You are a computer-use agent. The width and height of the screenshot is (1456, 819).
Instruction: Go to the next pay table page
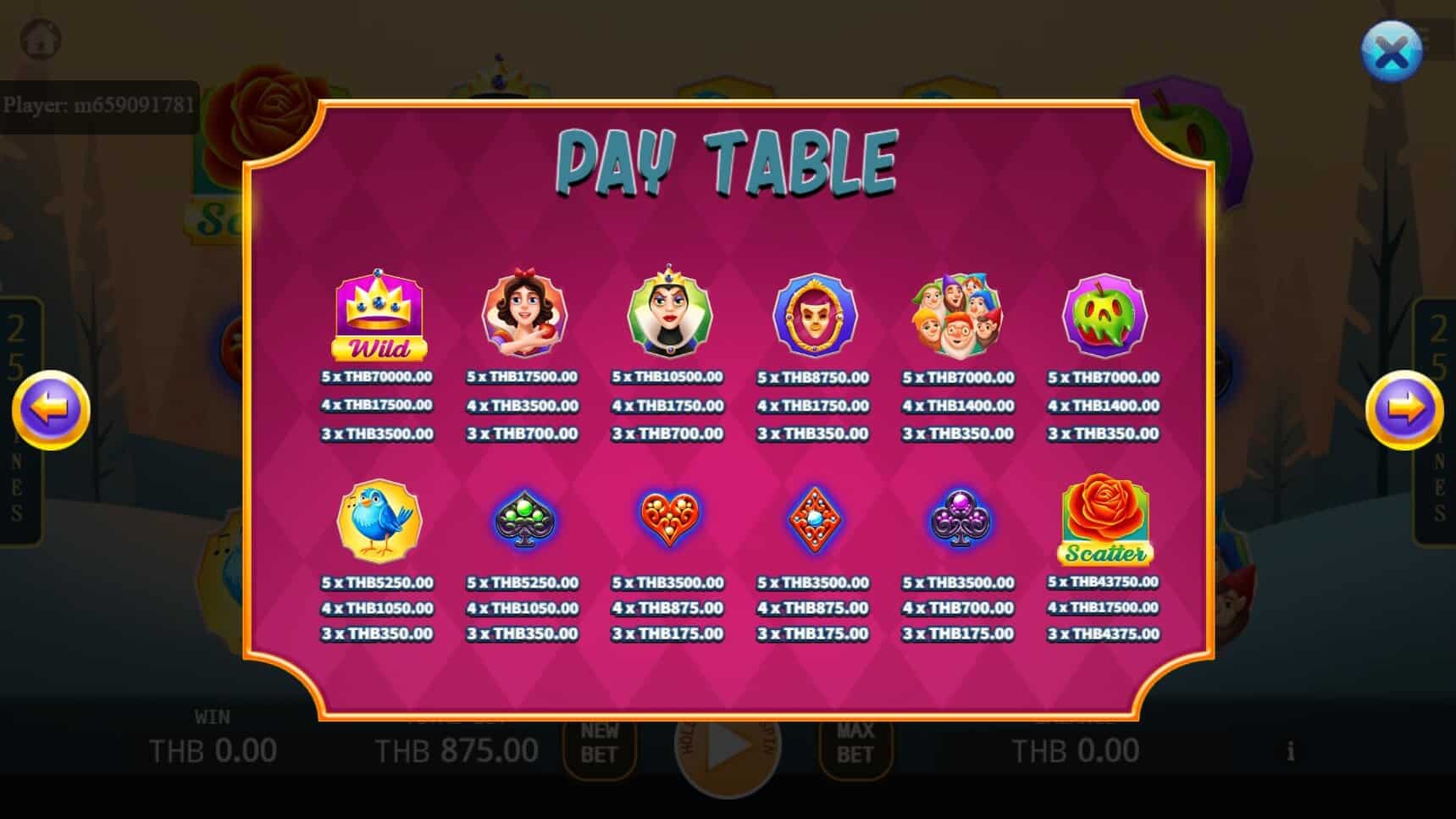[1403, 409]
